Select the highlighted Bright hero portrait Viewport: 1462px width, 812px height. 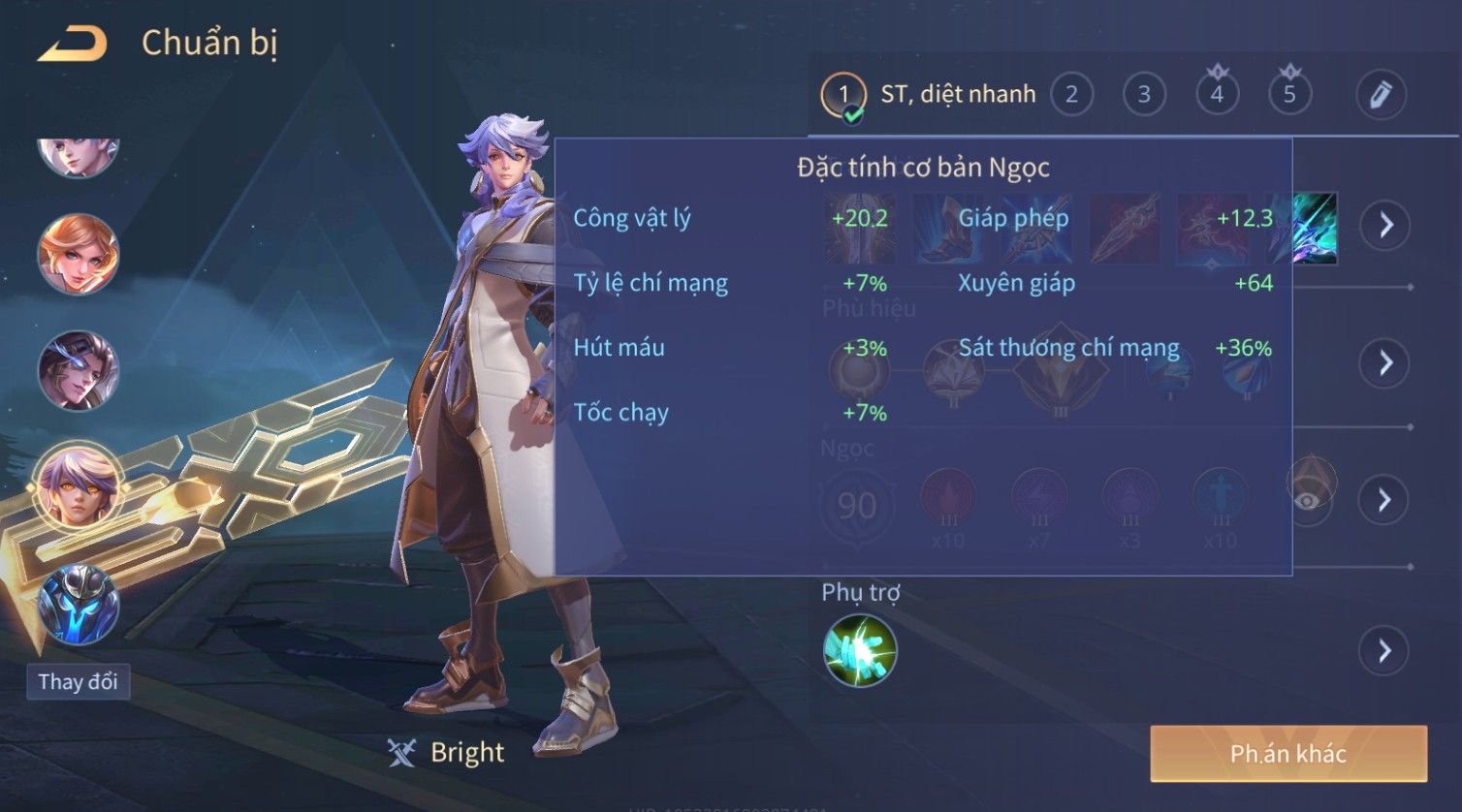coord(78,484)
